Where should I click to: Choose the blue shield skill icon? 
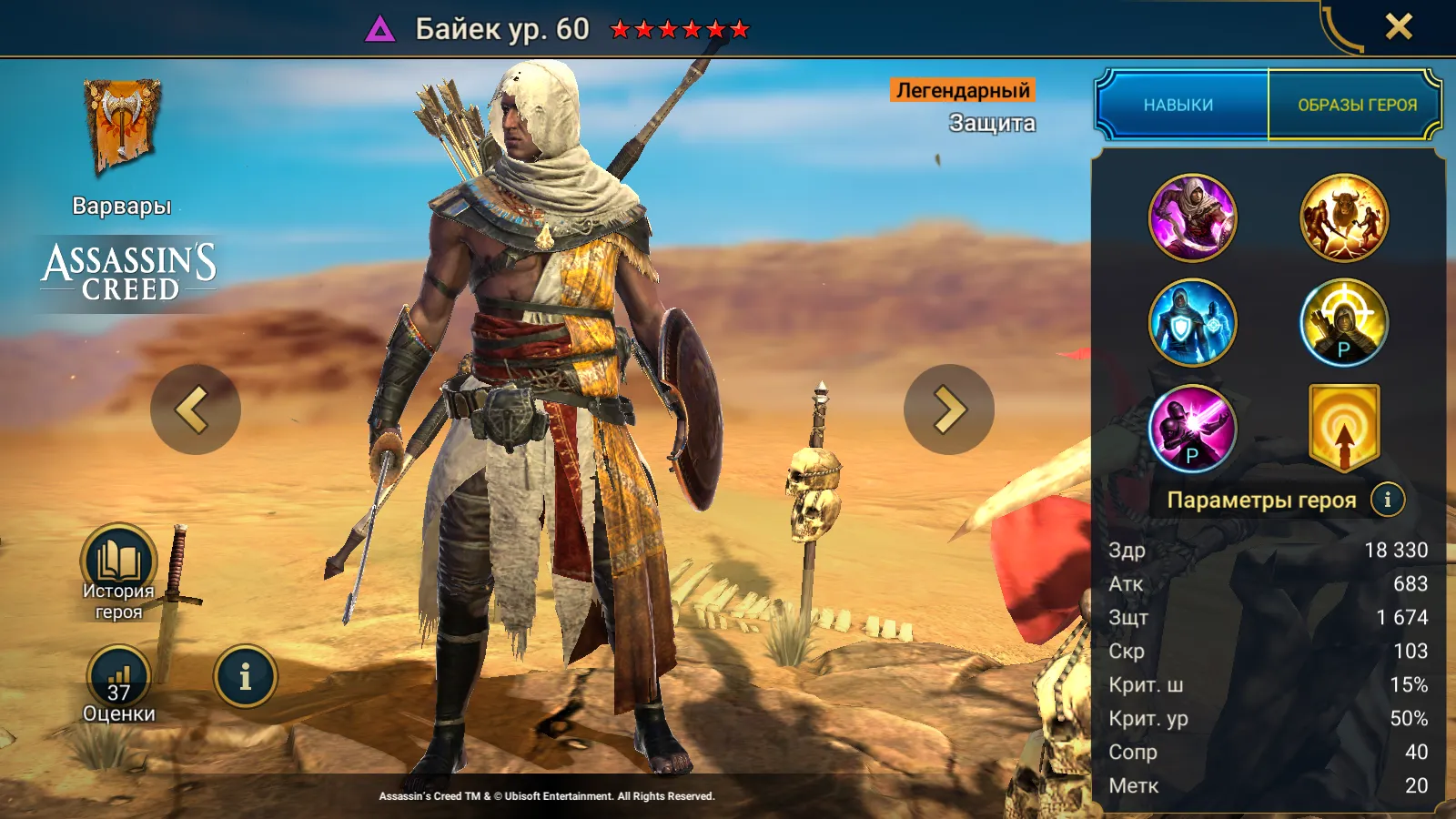[x=1192, y=322]
